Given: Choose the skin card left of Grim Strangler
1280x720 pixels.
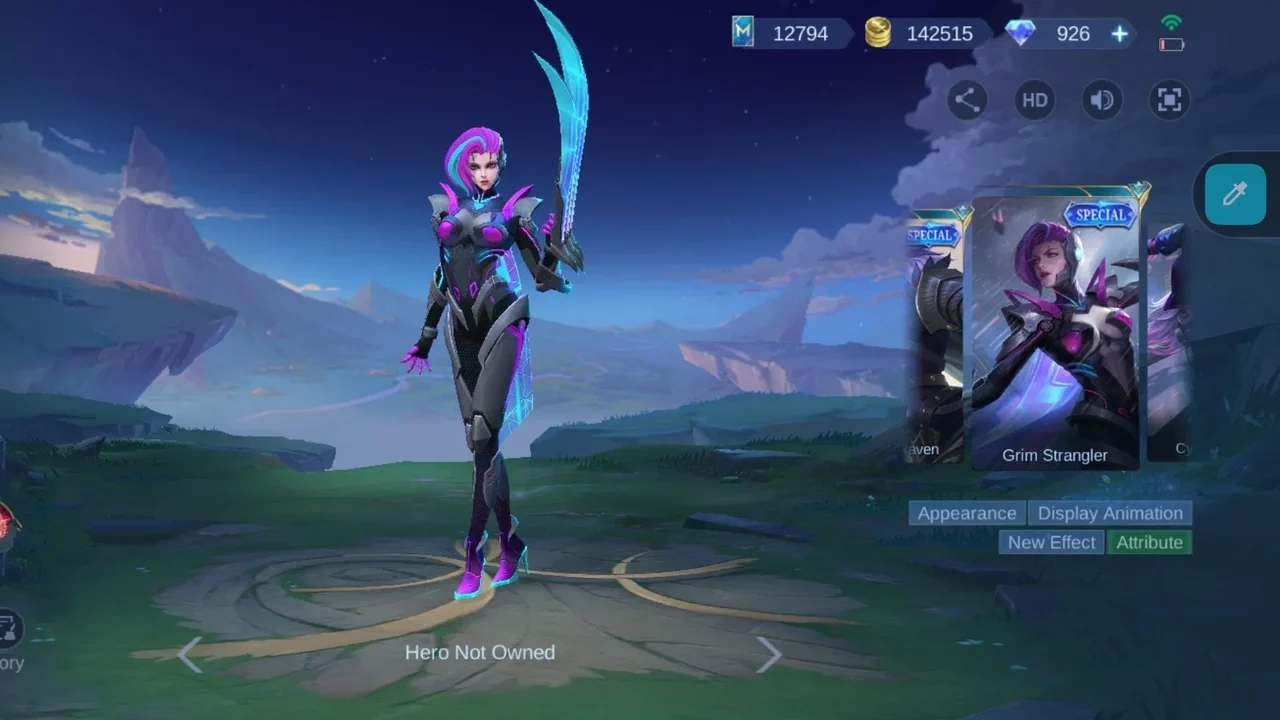Looking at the screenshot, I should [936, 335].
